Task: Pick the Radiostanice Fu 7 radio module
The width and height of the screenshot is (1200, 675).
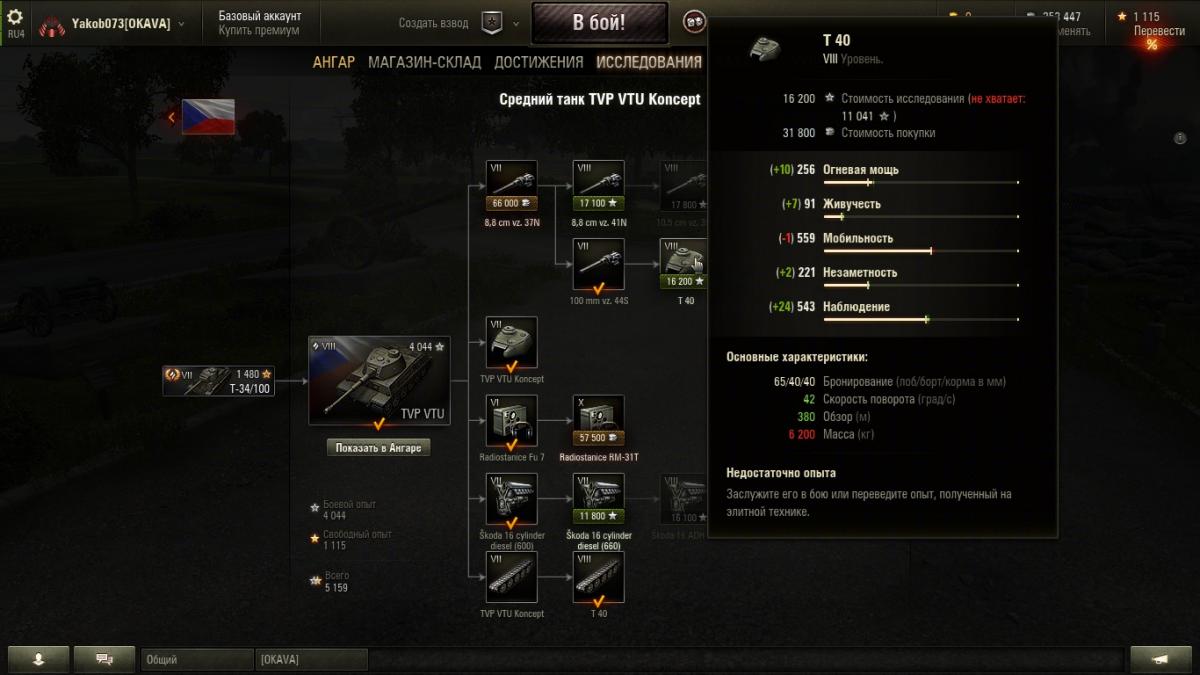Action: click(511, 420)
